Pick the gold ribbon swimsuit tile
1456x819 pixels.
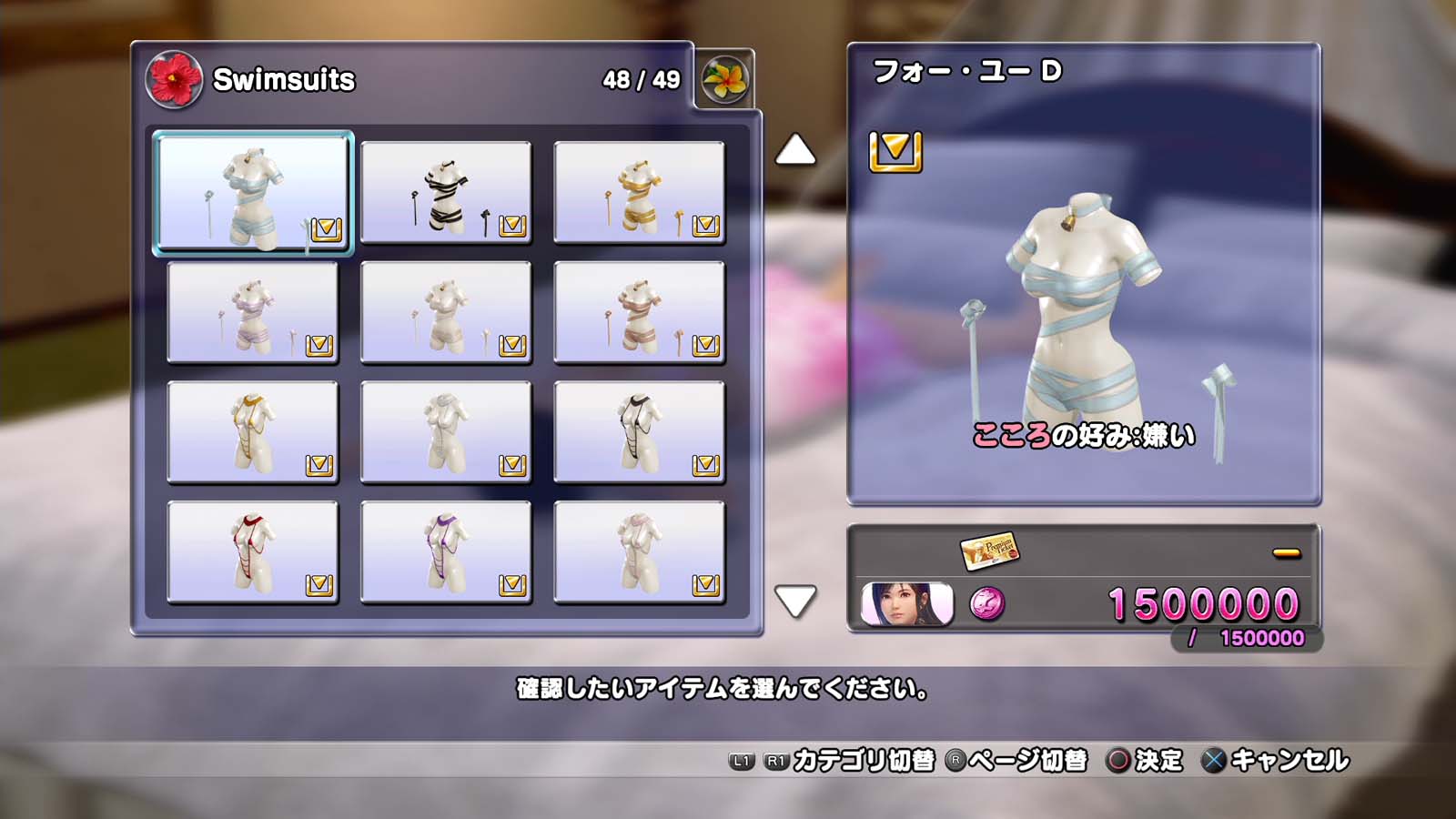(639, 192)
